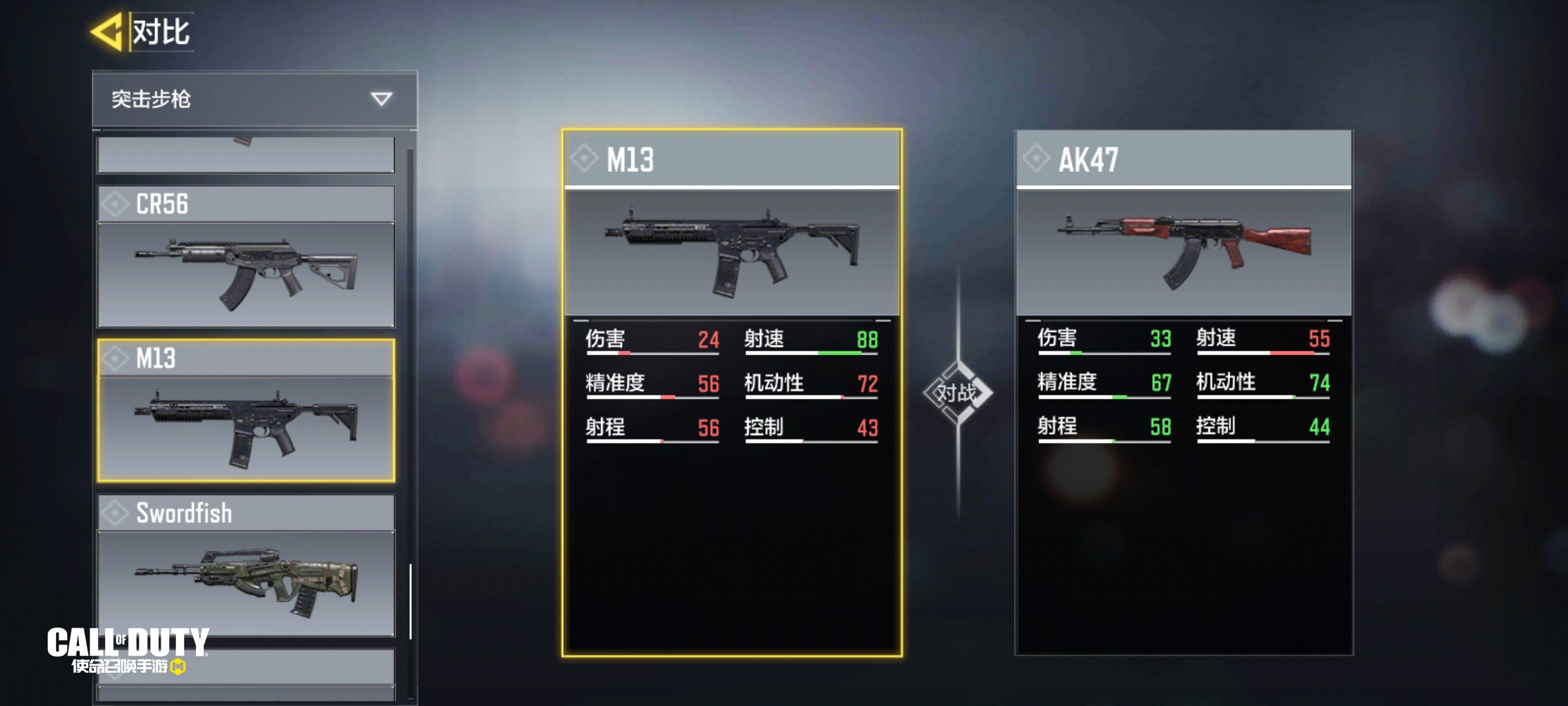Select the AK47 comparison card
1568x706 pixels.
[1183, 392]
